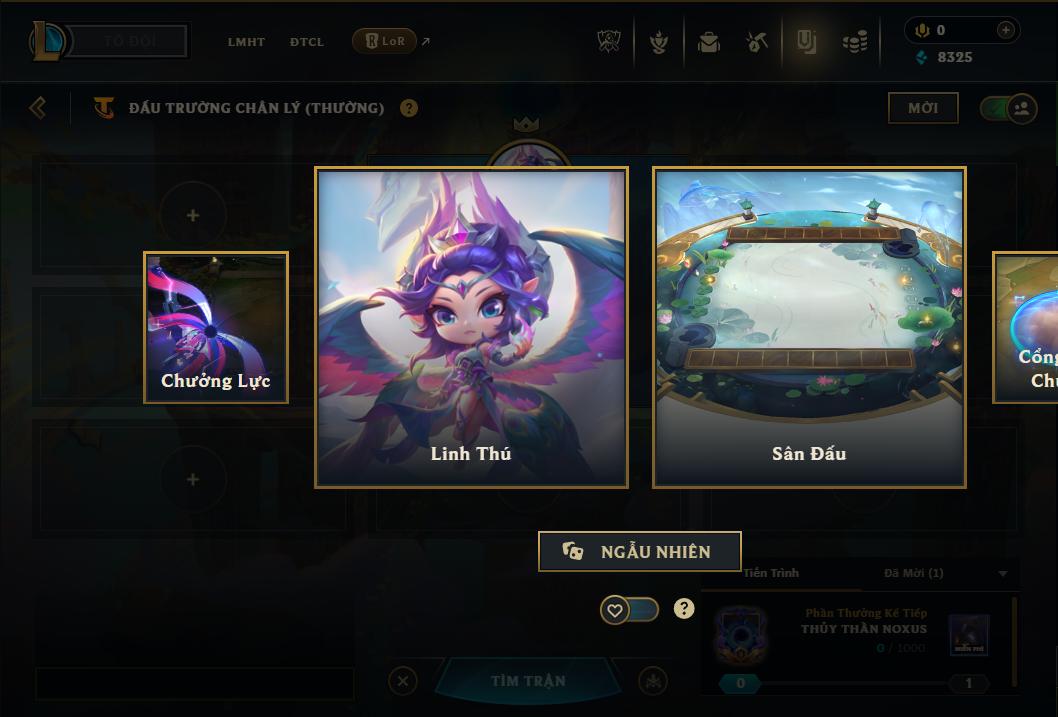Image resolution: width=1058 pixels, height=717 pixels.
Task: Open the LMHT navigation tab
Action: pos(246,42)
